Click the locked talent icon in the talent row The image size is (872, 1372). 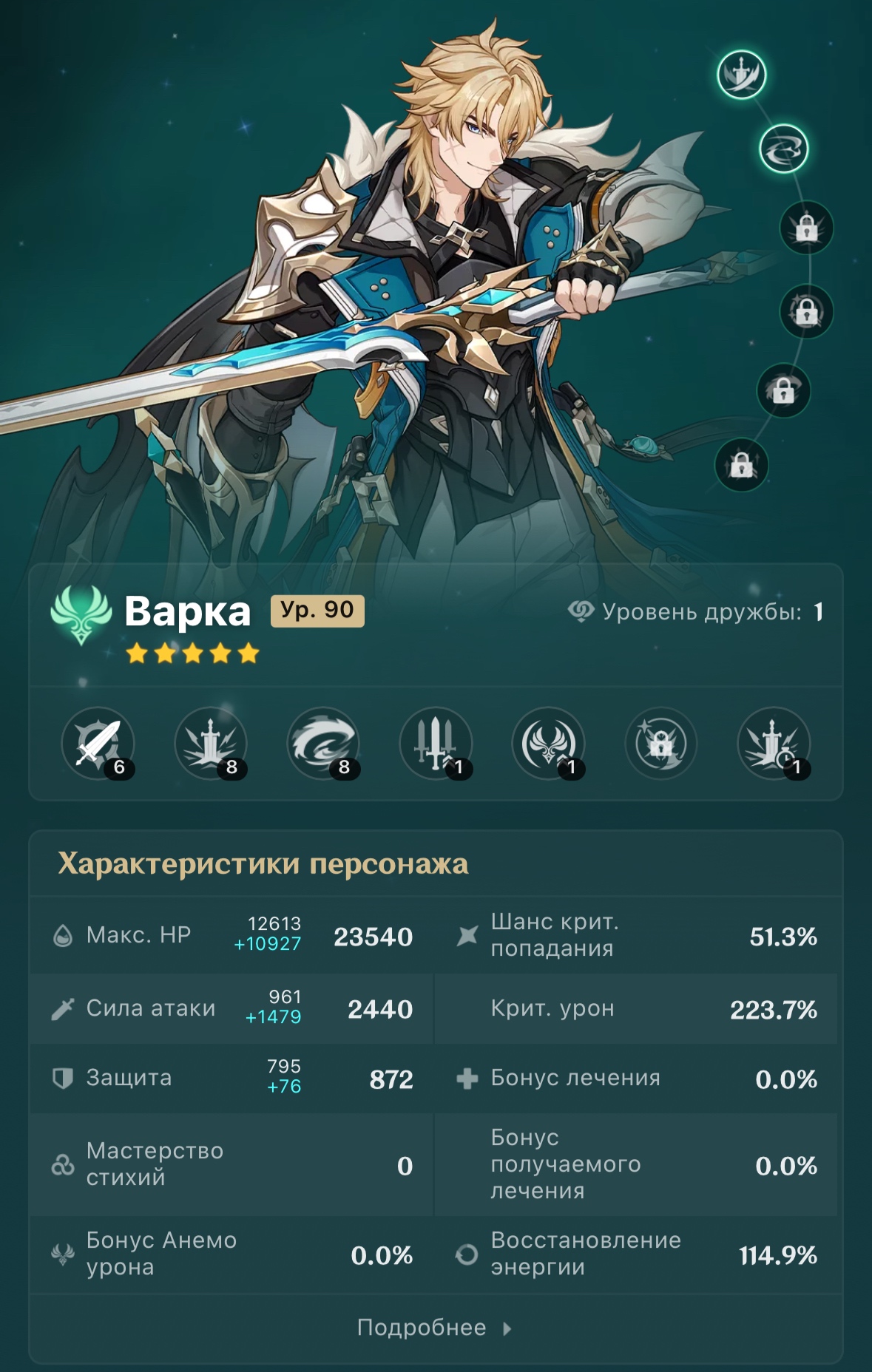coord(660,744)
